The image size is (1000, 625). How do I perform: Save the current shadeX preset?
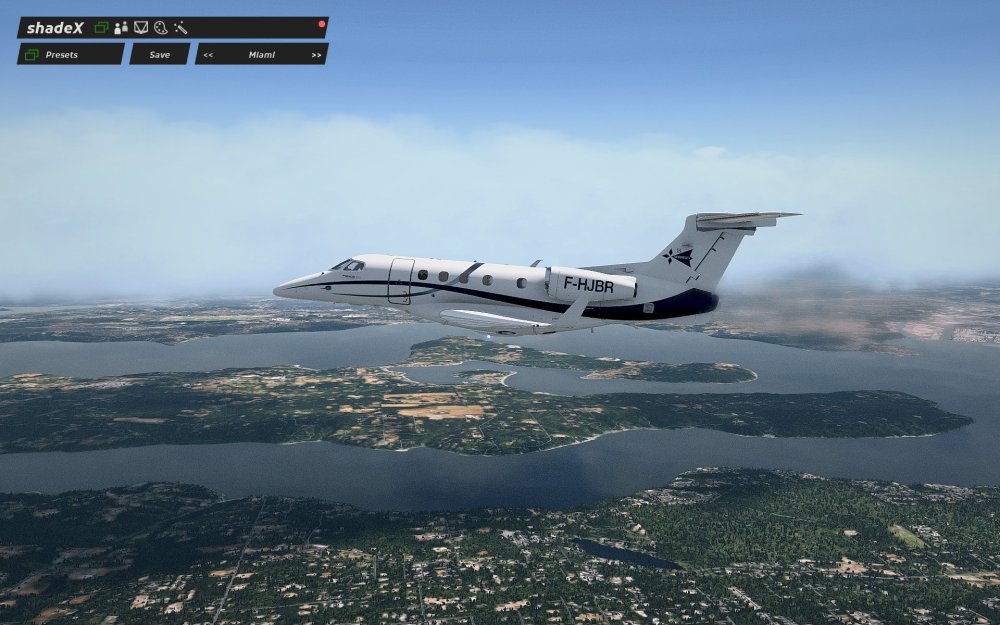pyautogui.click(x=159, y=54)
